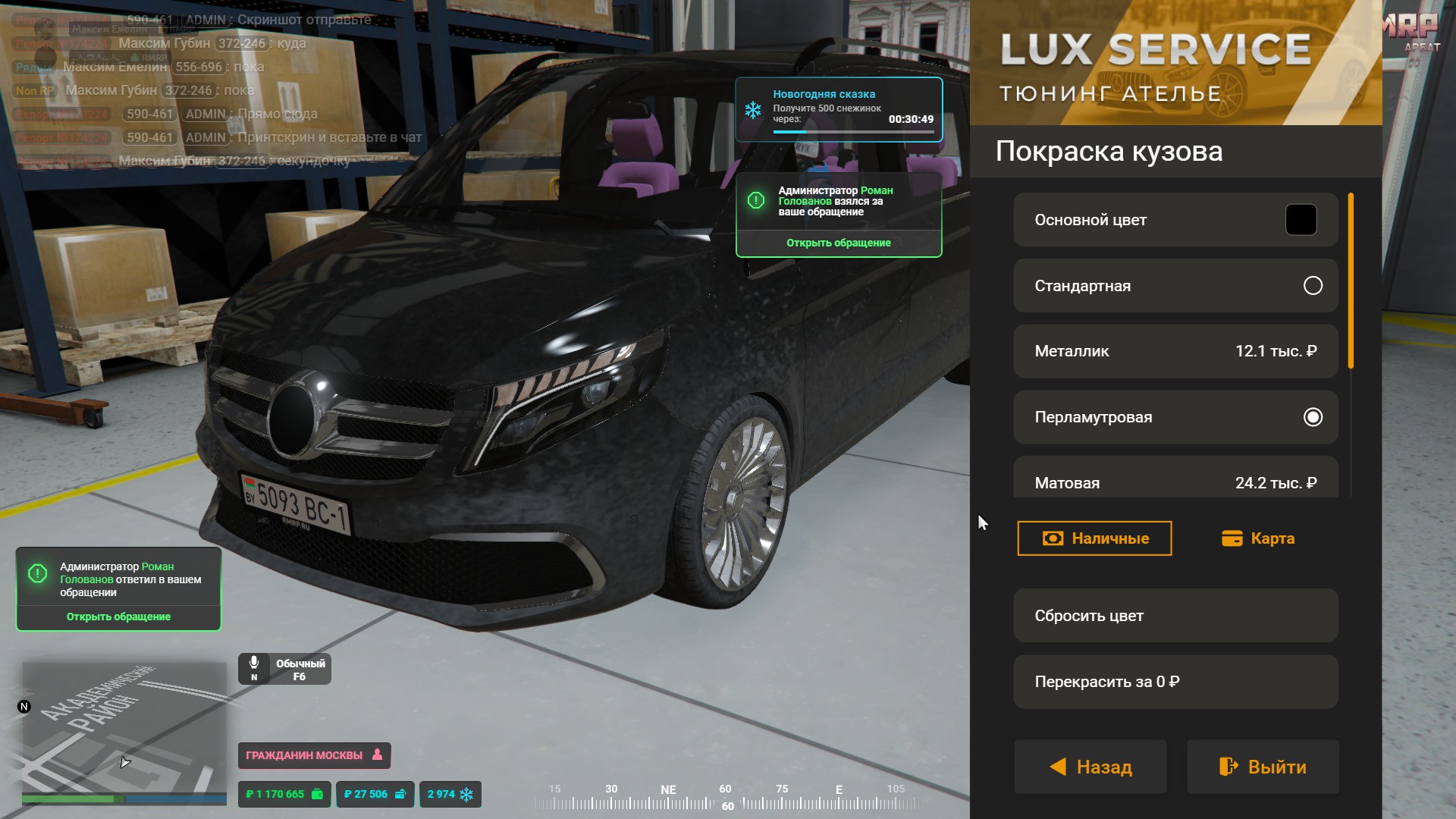
Task: Click the snowflake currency counter
Action: [x=450, y=794]
